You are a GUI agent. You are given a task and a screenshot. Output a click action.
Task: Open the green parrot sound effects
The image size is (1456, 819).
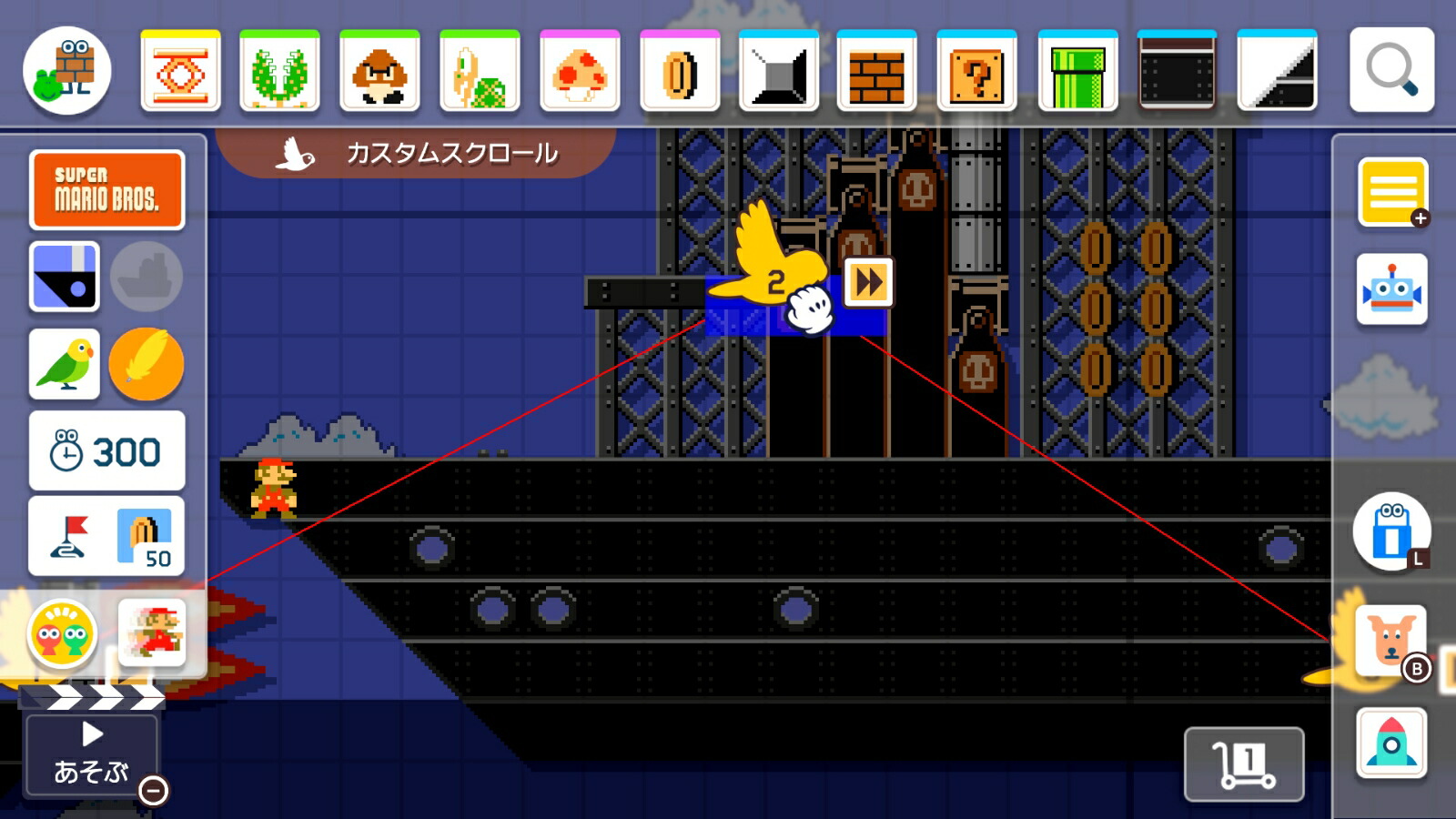click(65, 364)
